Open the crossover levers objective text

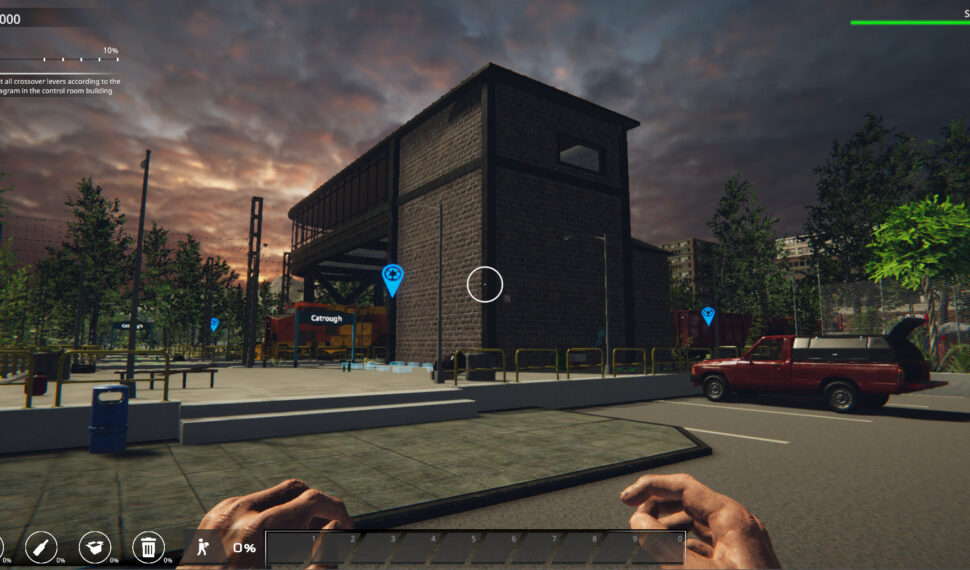pyautogui.click(x=60, y=86)
